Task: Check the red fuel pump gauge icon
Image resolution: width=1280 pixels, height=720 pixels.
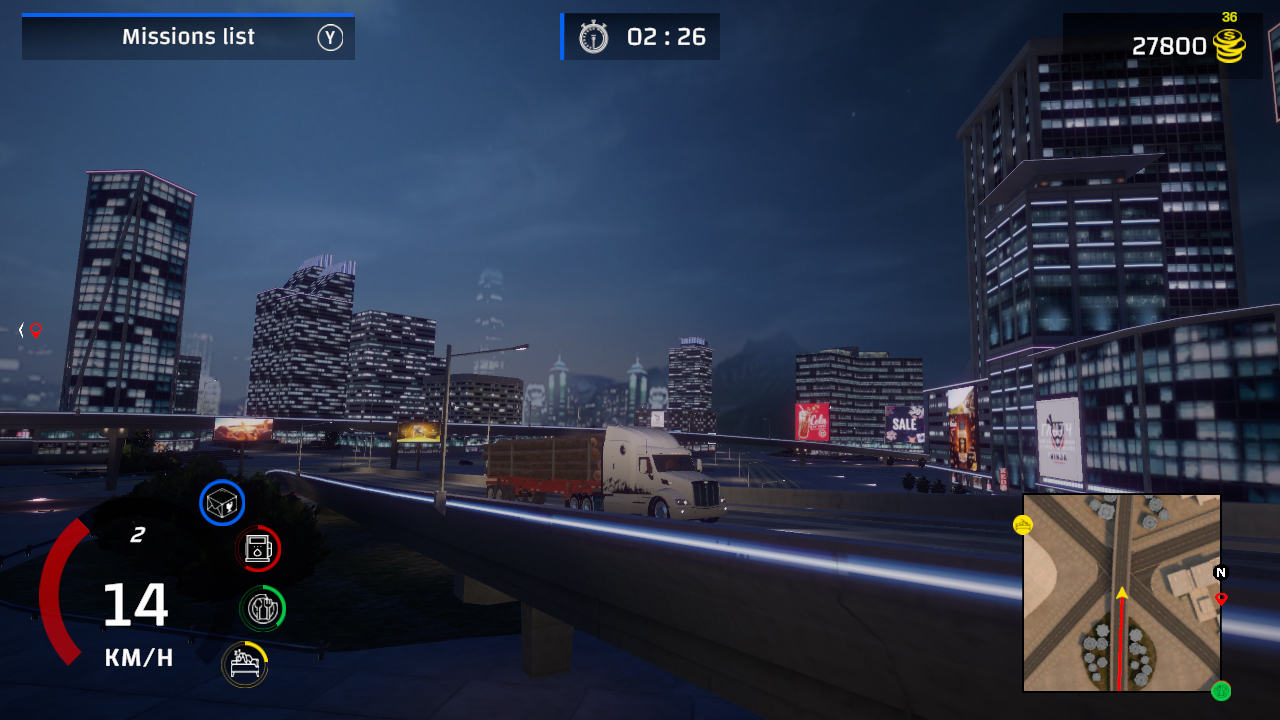Action: [x=258, y=548]
